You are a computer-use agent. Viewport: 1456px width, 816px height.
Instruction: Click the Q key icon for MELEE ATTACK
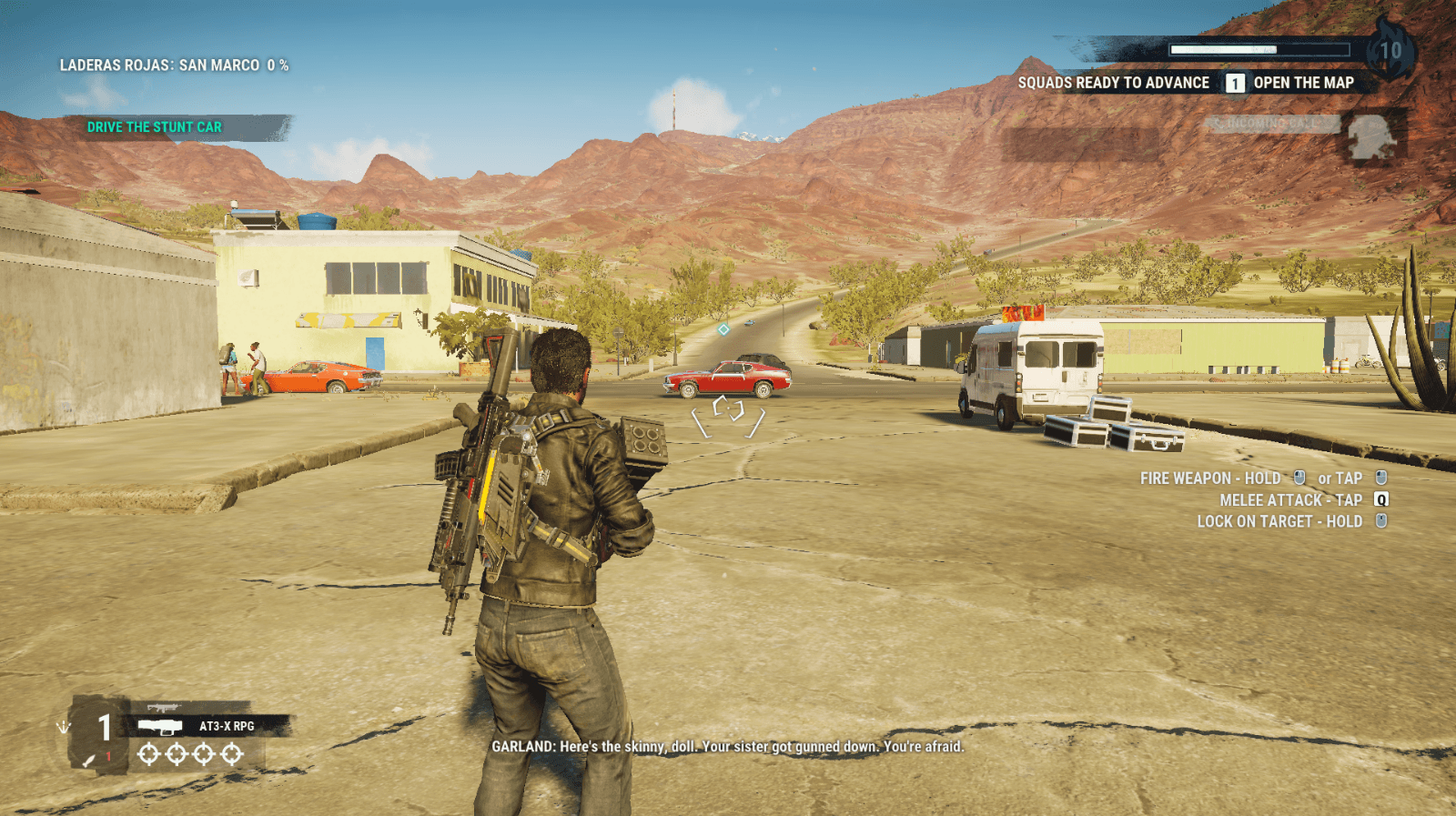pyautogui.click(x=1381, y=499)
